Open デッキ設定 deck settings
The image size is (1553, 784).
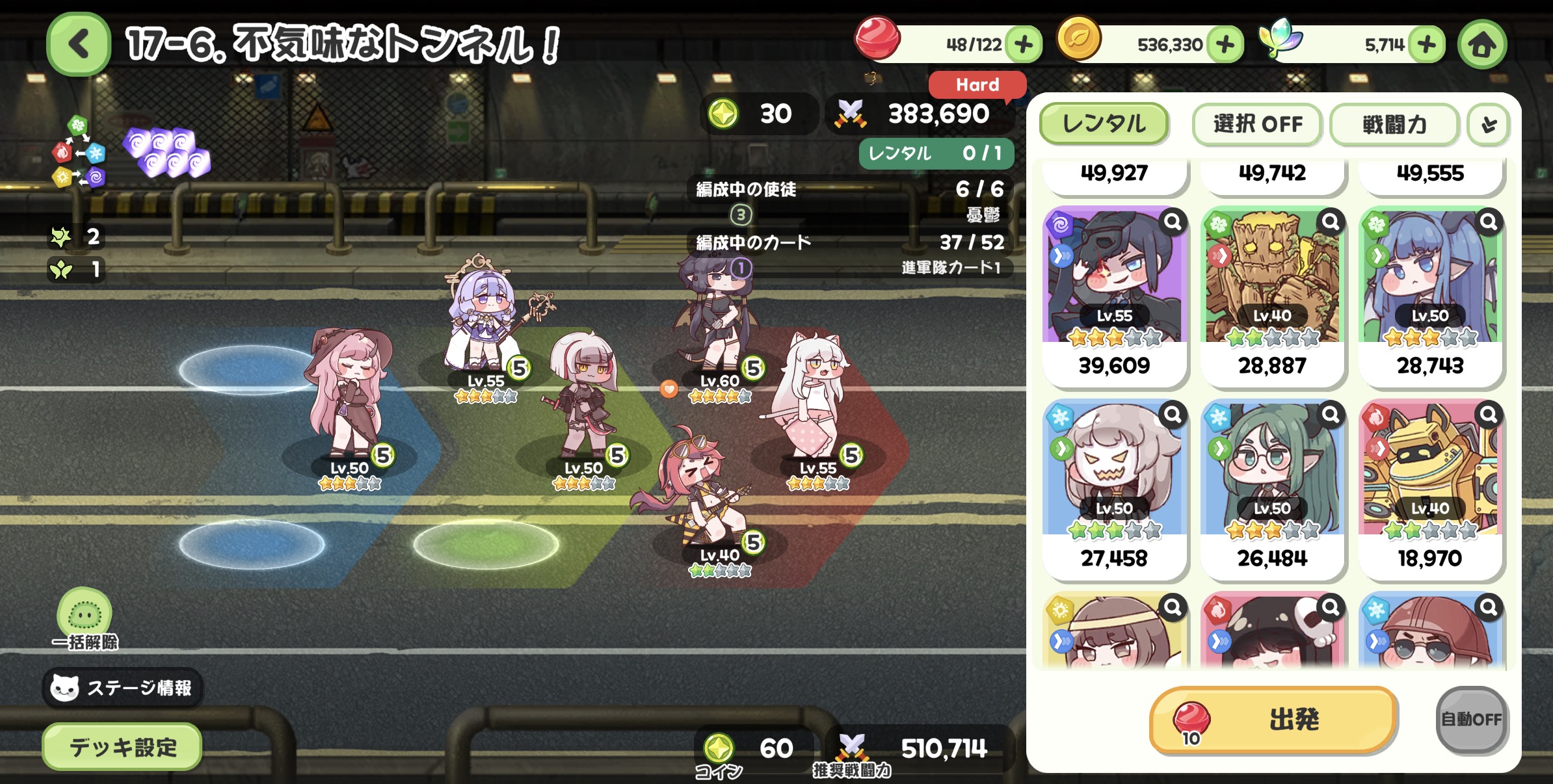pos(122,747)
